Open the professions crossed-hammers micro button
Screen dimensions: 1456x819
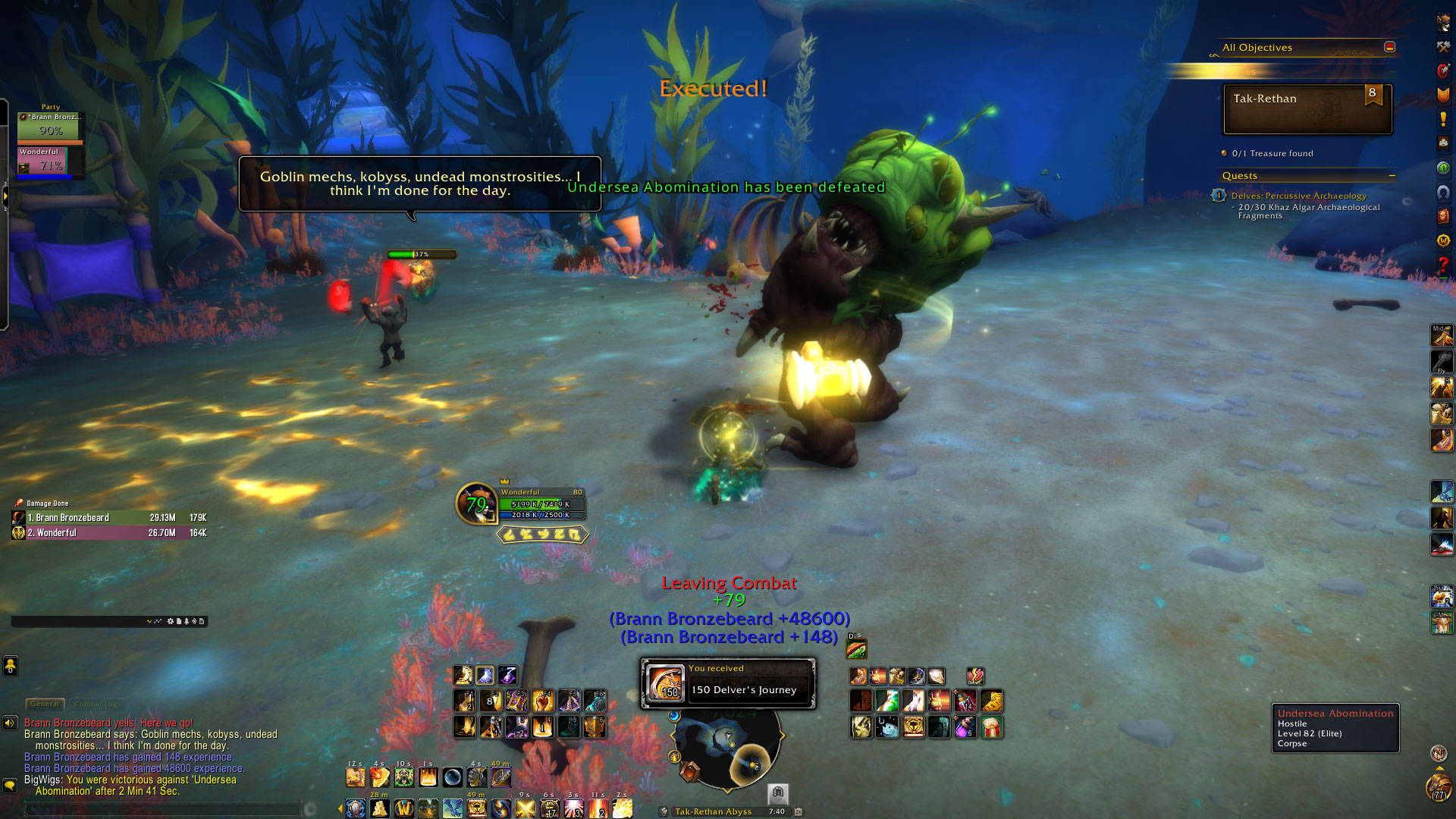point(1442,47)
